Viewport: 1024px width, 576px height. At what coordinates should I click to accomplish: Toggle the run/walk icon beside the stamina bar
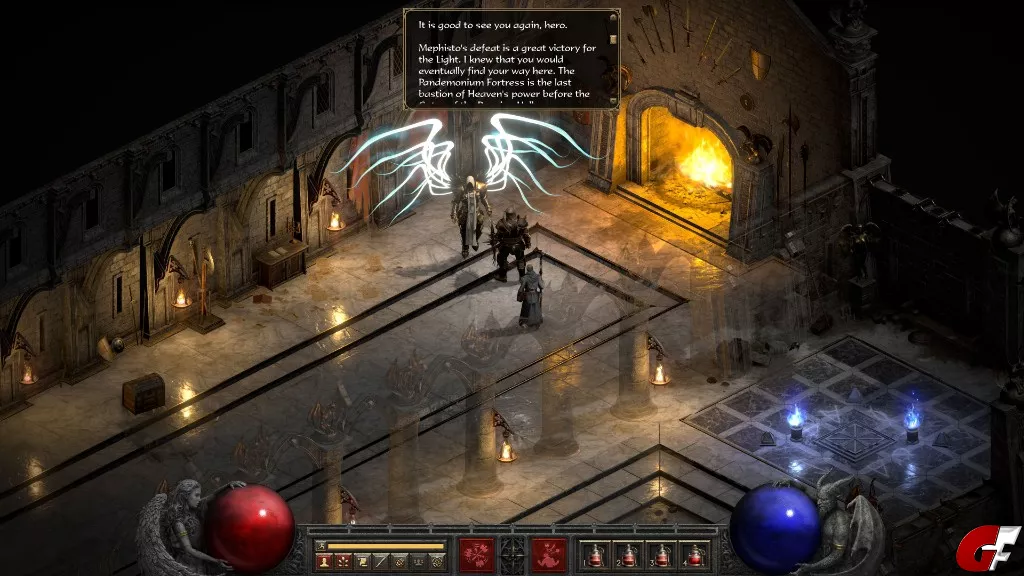320,546
